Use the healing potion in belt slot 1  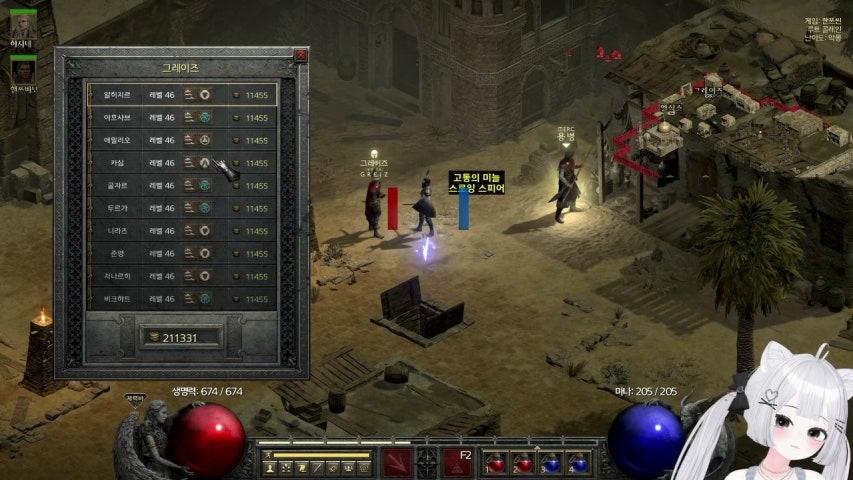tap(496, 464)
